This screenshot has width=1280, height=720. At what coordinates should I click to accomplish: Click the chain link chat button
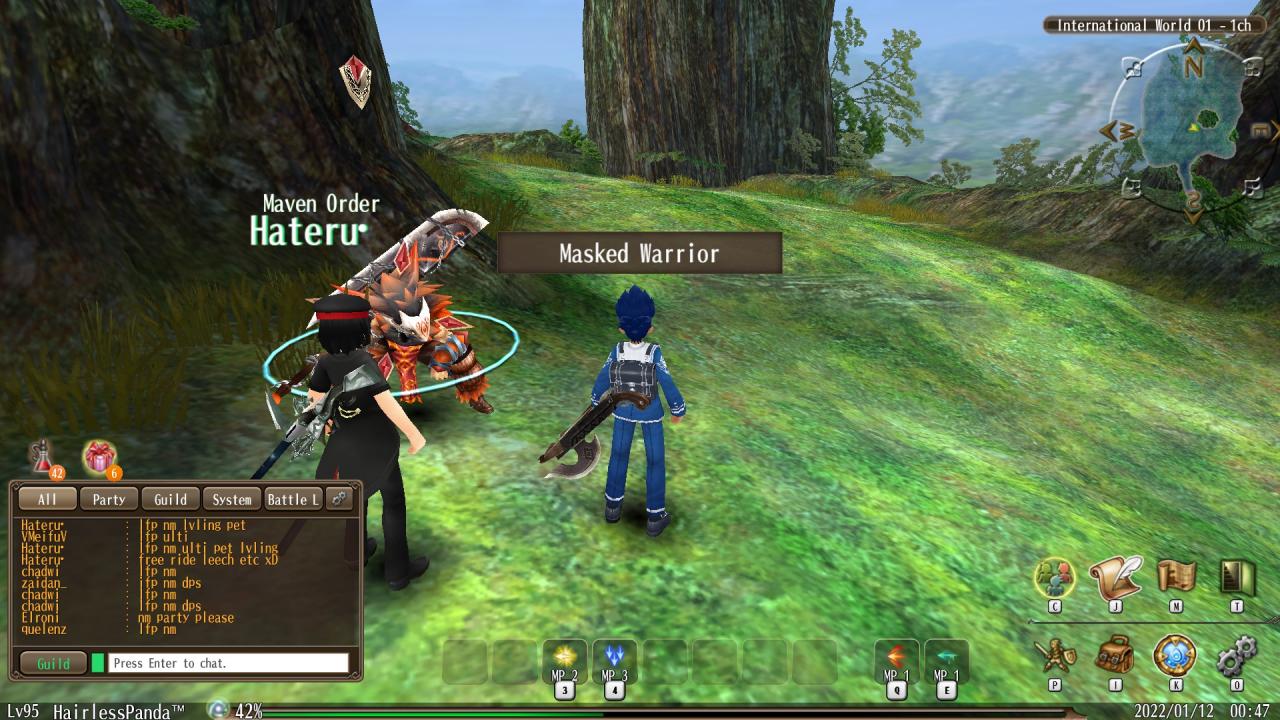pyautogui.click(x=340, y=499)
